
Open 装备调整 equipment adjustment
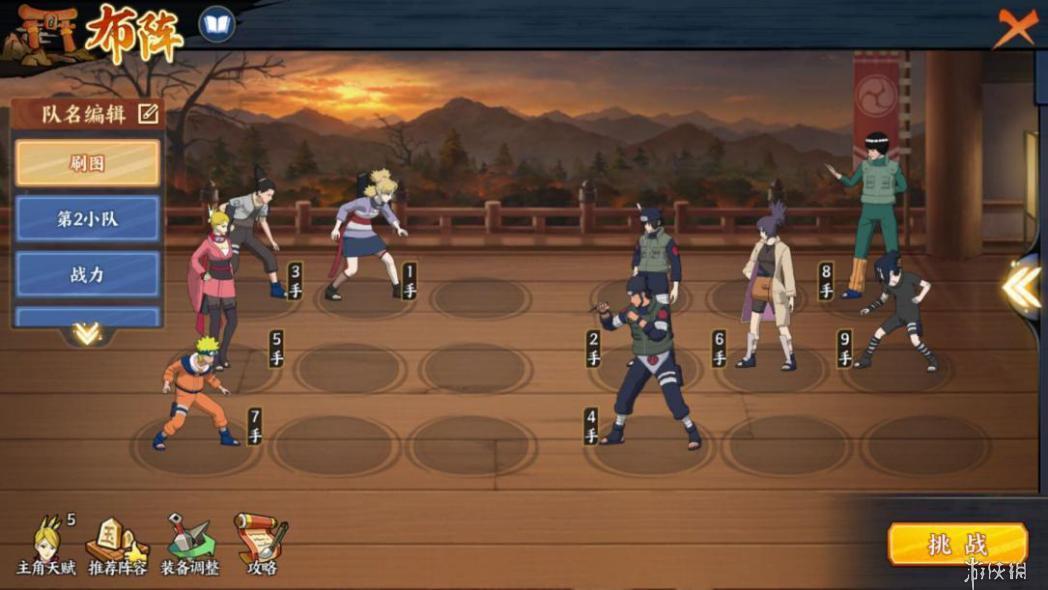tap(189, 544)
